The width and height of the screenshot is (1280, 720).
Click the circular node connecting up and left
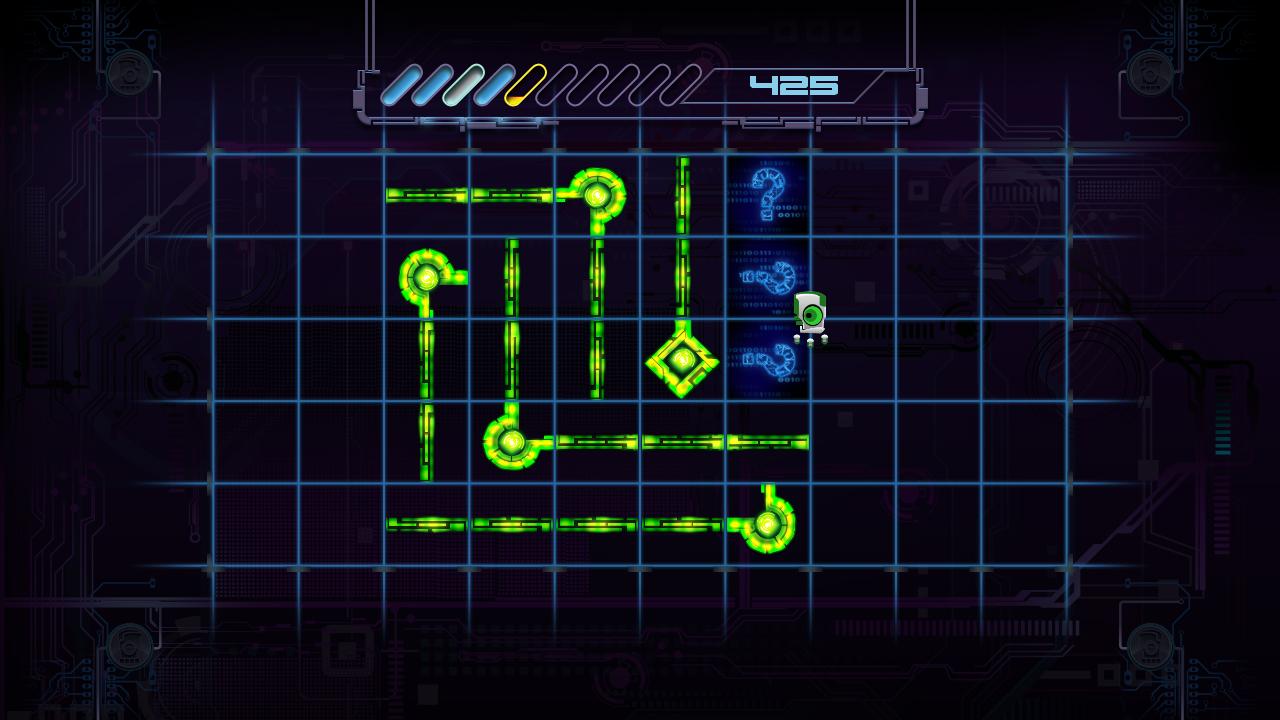pos(767,523)
